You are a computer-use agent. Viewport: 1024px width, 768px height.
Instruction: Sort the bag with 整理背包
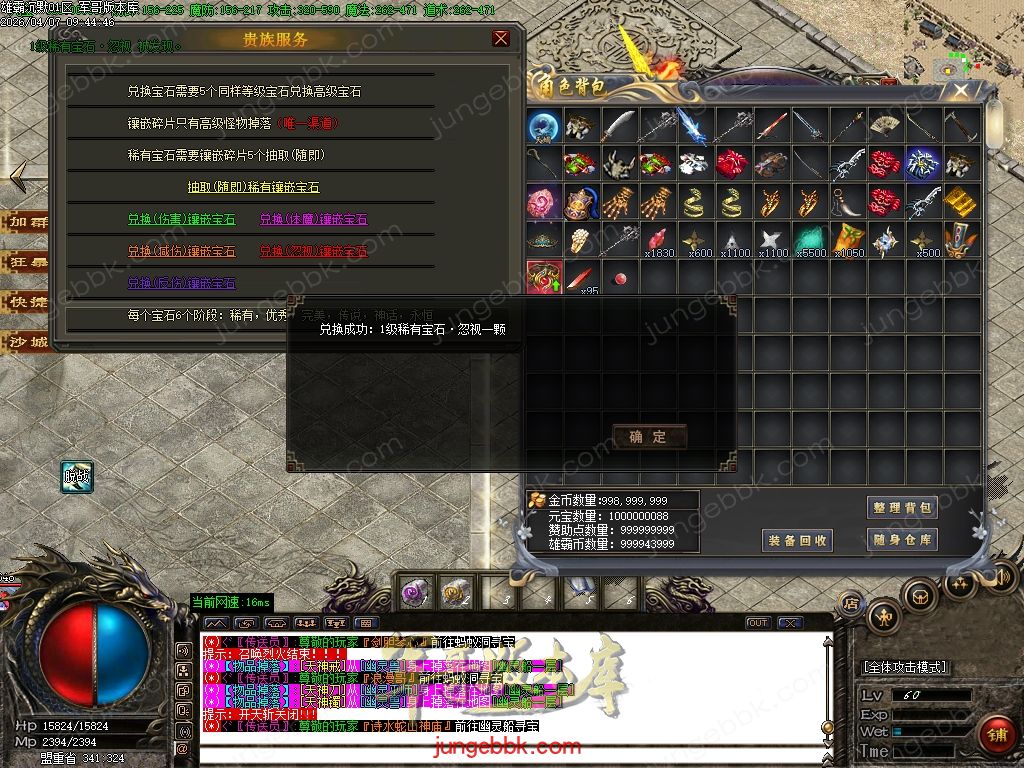(x=902, y=508)
